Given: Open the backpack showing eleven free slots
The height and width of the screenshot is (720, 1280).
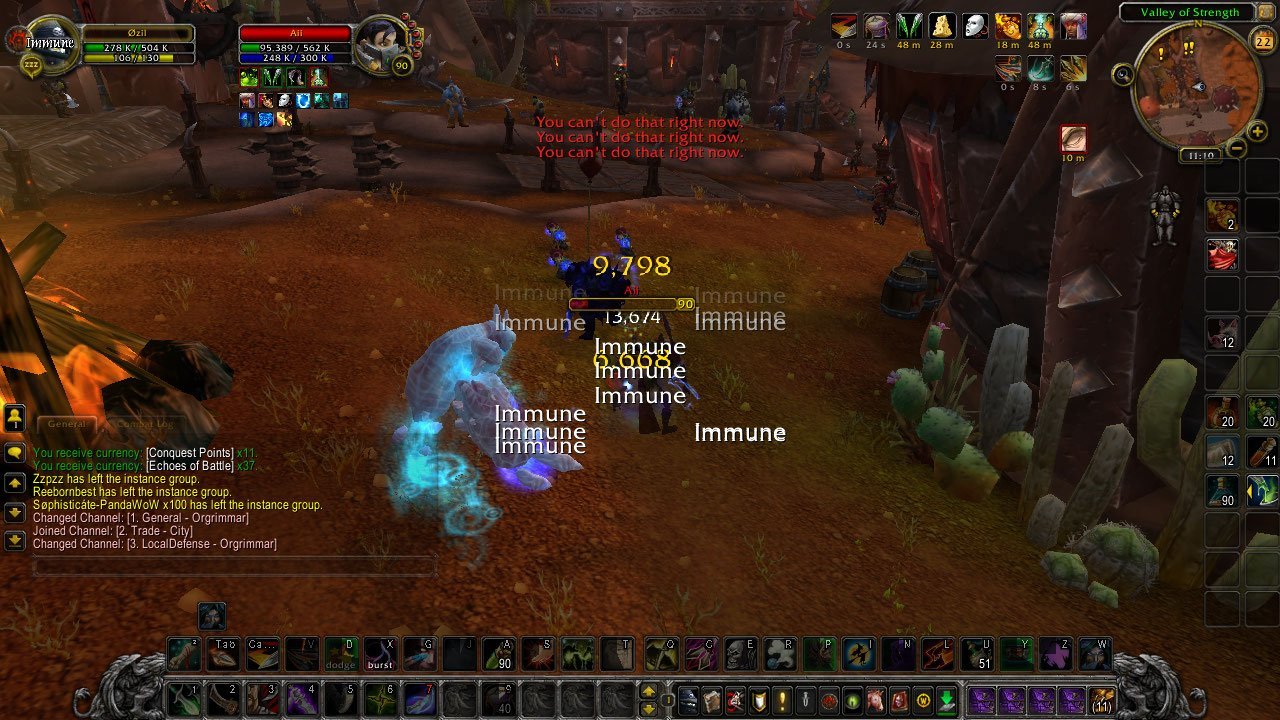Looking at the screenshot, I should tap(1103, 699).
